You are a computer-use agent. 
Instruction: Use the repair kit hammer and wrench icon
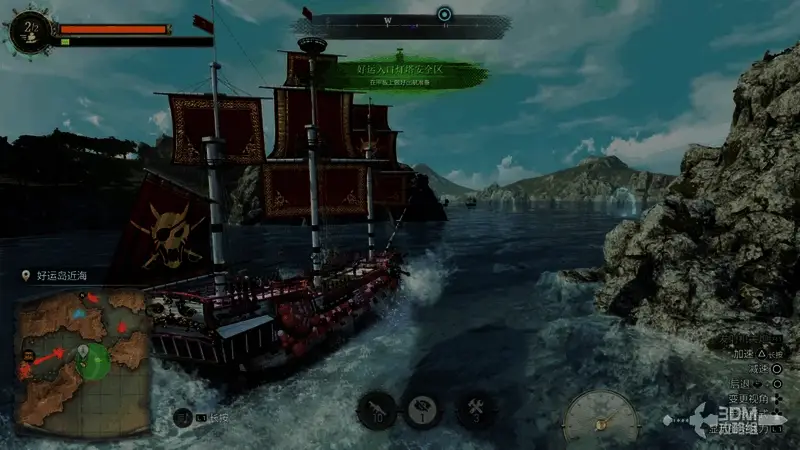(473, 410)
